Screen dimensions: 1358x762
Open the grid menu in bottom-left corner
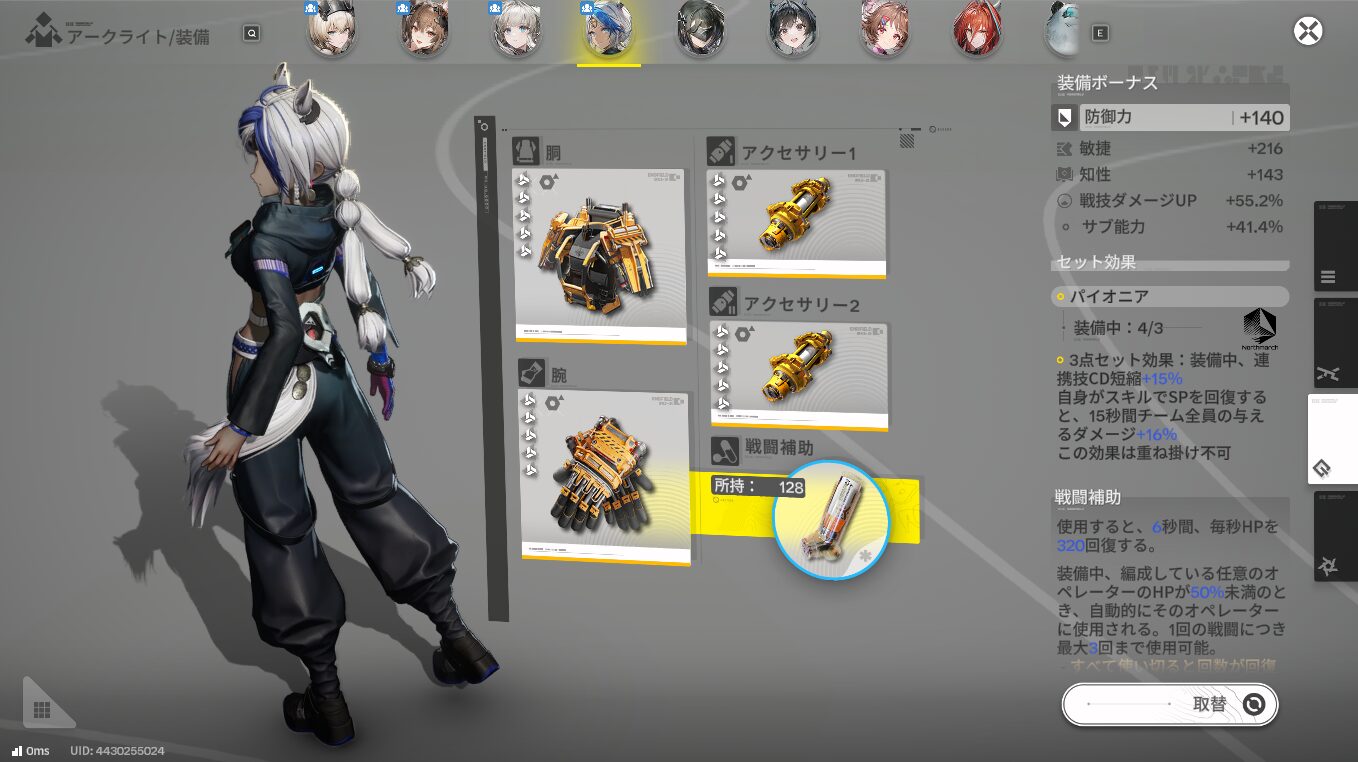42,709
